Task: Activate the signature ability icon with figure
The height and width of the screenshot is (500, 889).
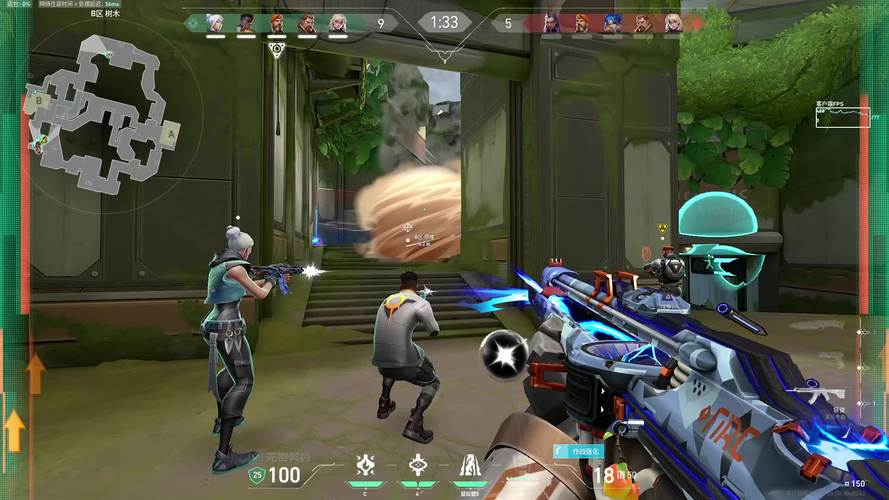Action: click(468, 465)
